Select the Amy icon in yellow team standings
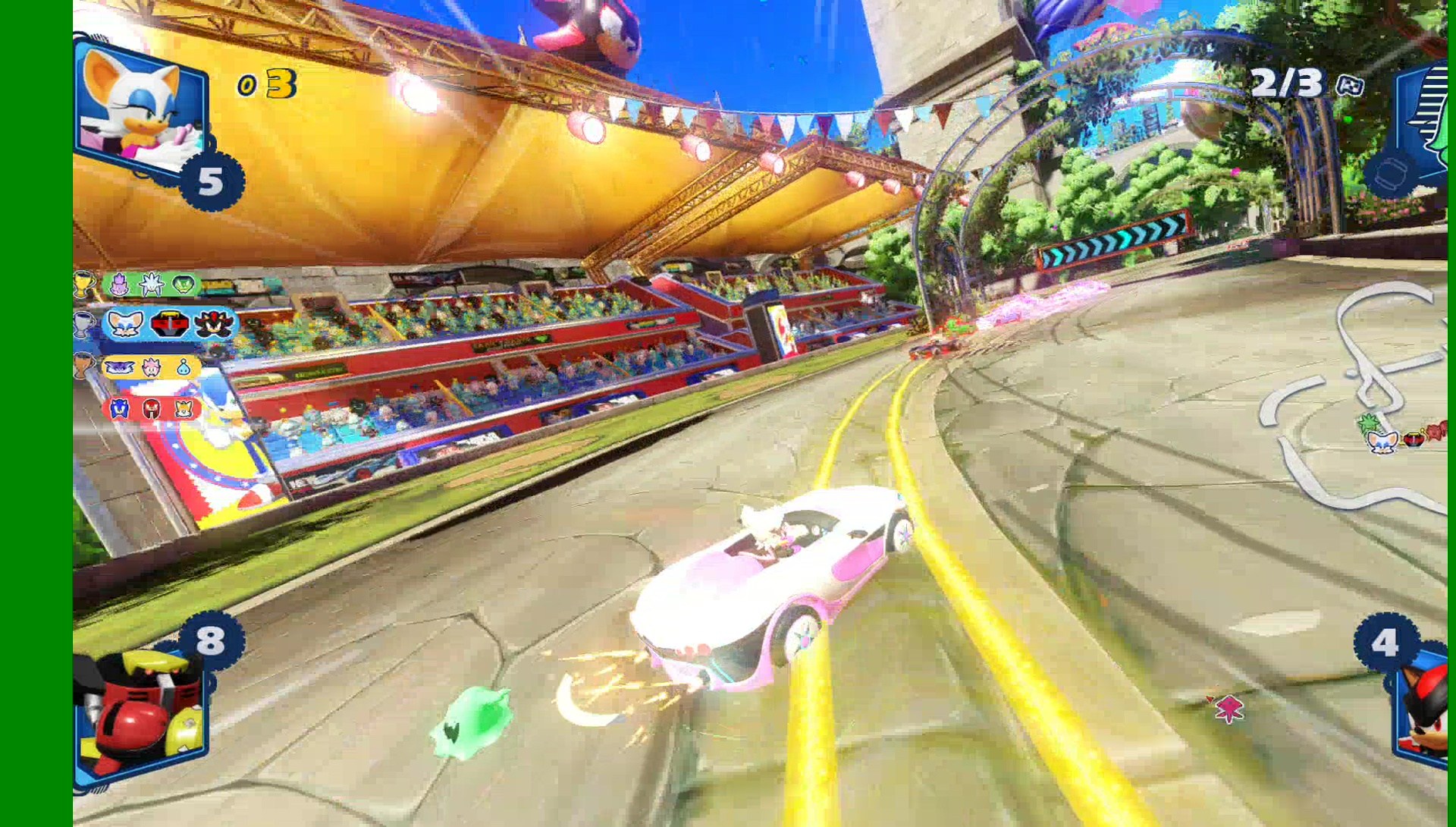 [x=151, y=366]
